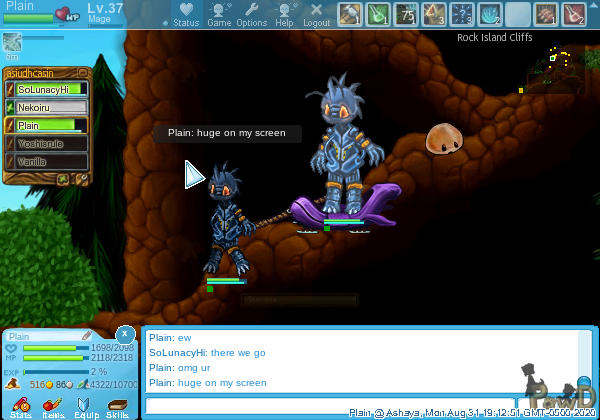Open the Help menu
Screen dimensions: 600x420
pyautogui.click(x=284, y=14)
